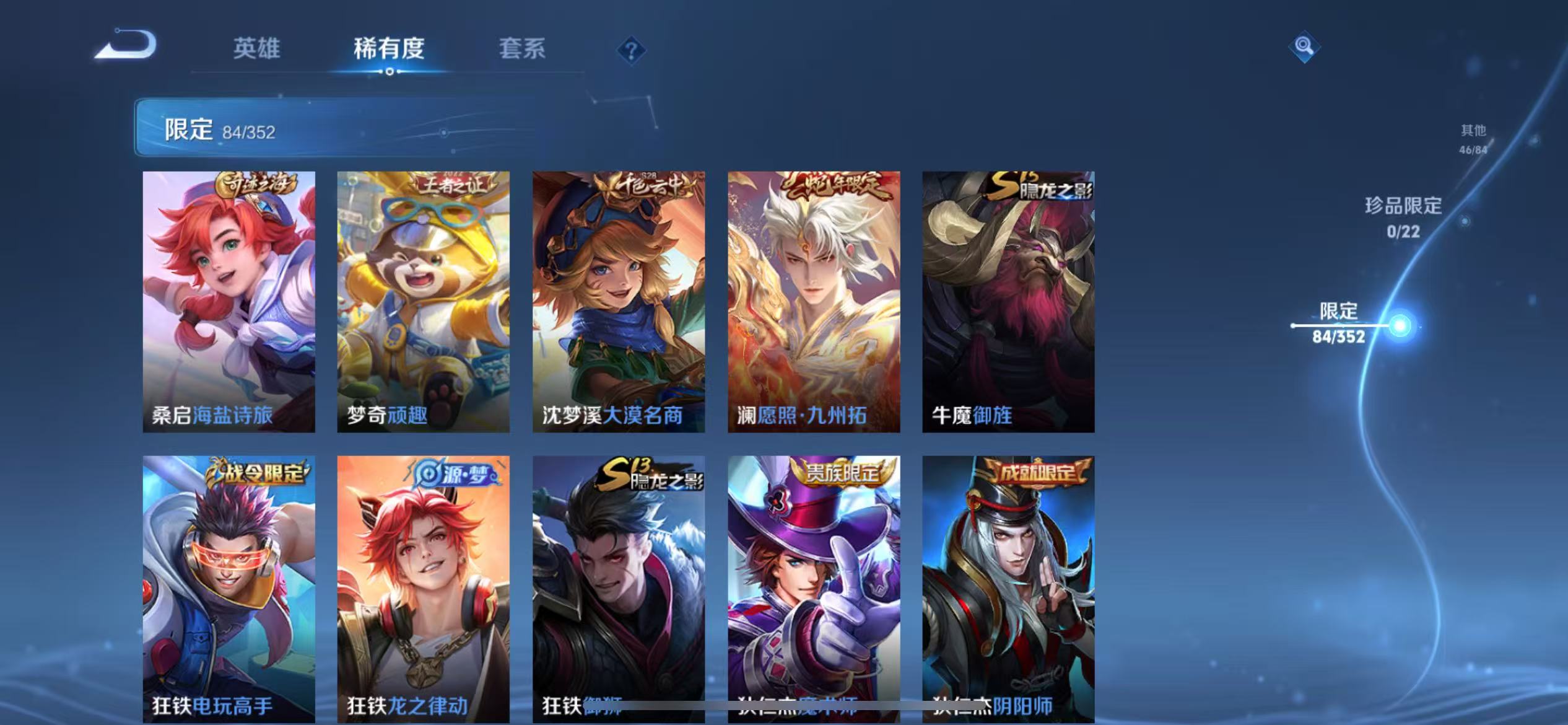Image resolution: width=1568 pixels, height=725 pixels.
Task: Open the help question mark icon
Action: [x=630, y=51]
